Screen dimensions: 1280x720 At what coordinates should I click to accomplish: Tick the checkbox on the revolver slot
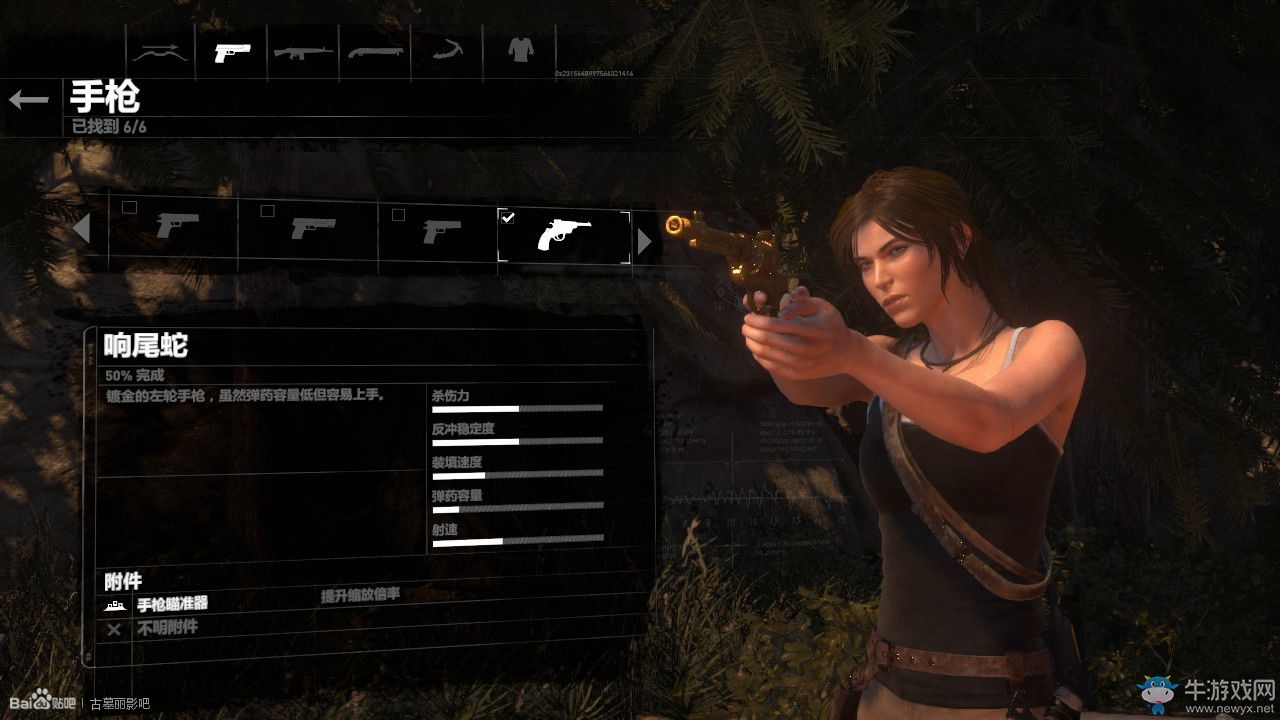[508, 216]
